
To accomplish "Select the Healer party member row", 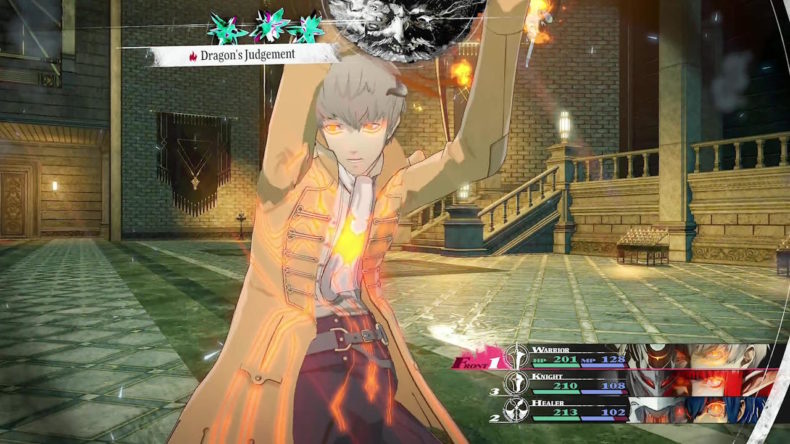I will pos(640,408).
